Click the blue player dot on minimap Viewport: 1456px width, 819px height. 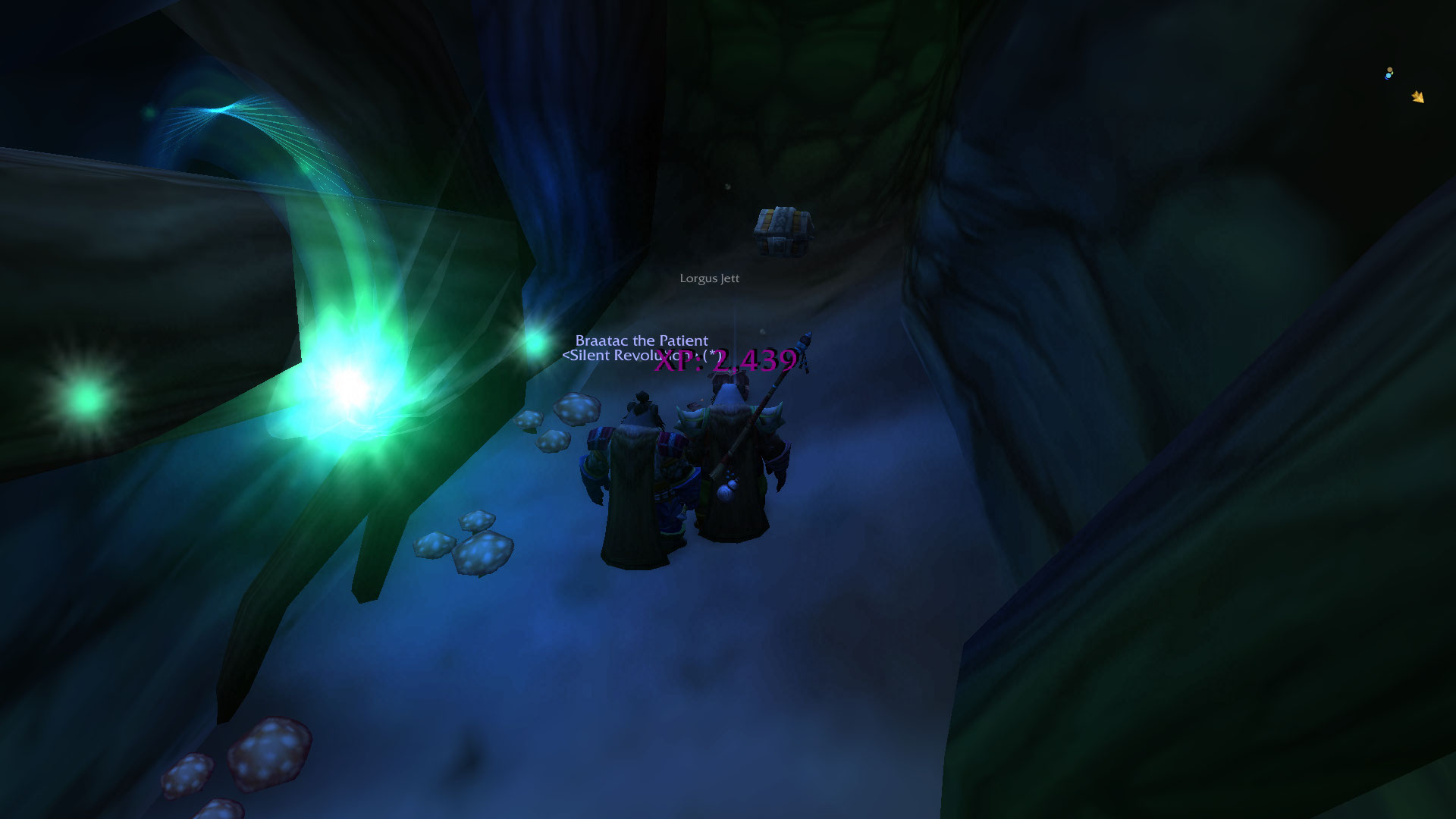tap(1389, 74)
